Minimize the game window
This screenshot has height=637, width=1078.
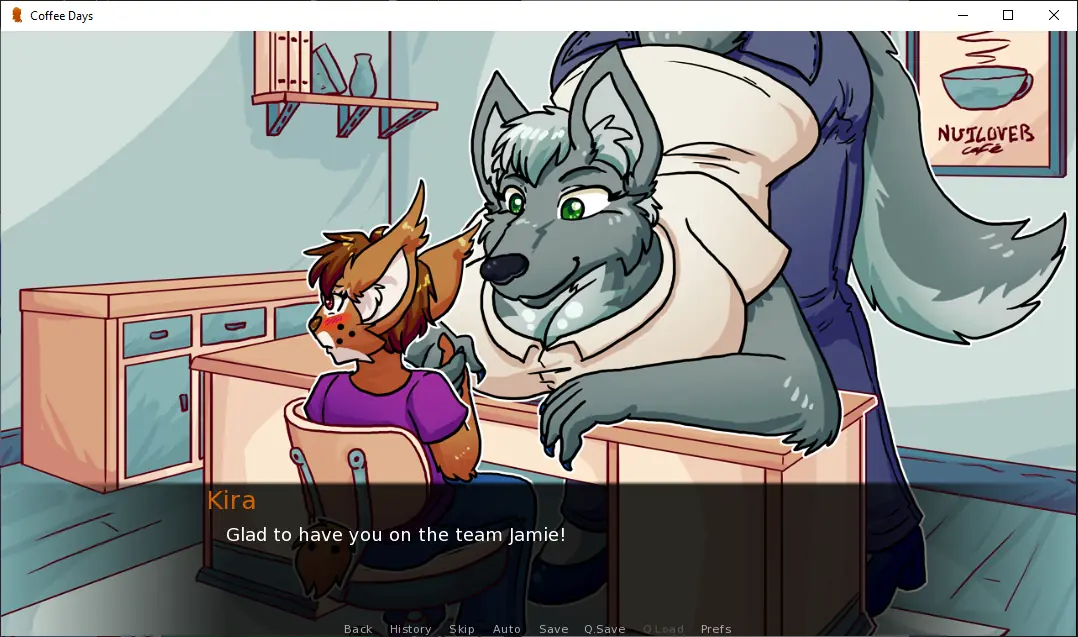tap(962, 15)
